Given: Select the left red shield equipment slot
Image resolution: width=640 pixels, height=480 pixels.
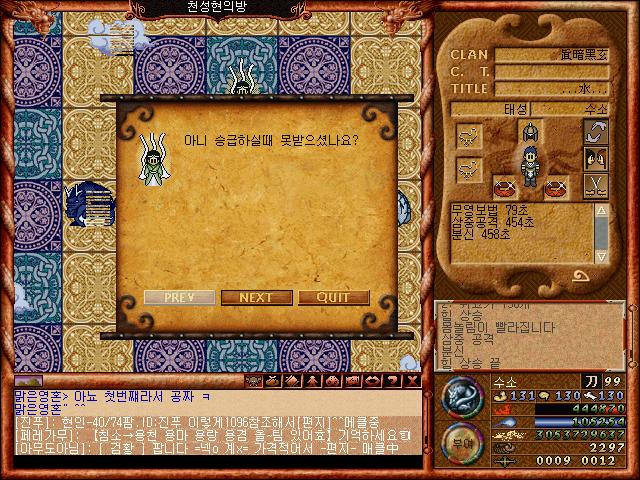Looking at the screenshot, I should (505, 186).
